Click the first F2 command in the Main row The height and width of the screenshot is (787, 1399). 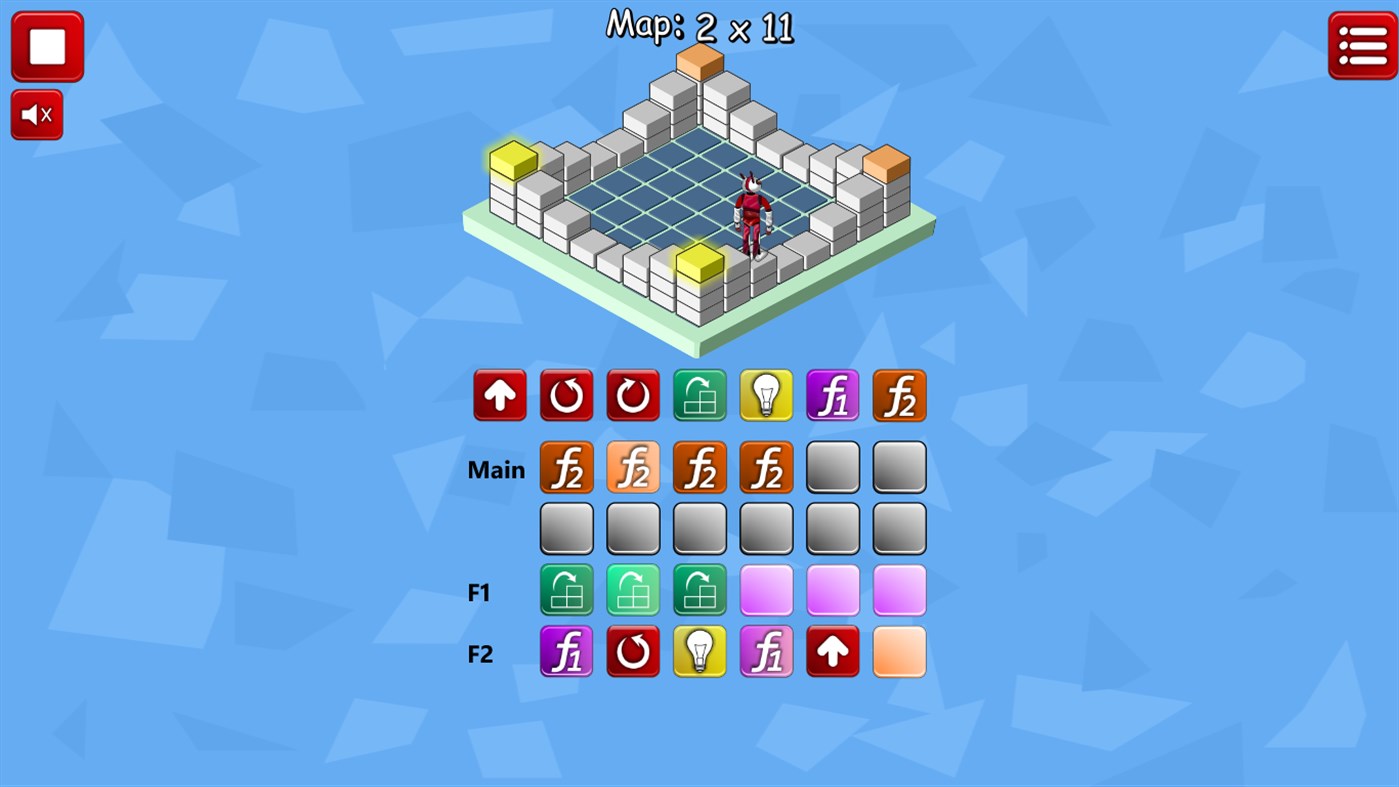[x=566, y=467]
